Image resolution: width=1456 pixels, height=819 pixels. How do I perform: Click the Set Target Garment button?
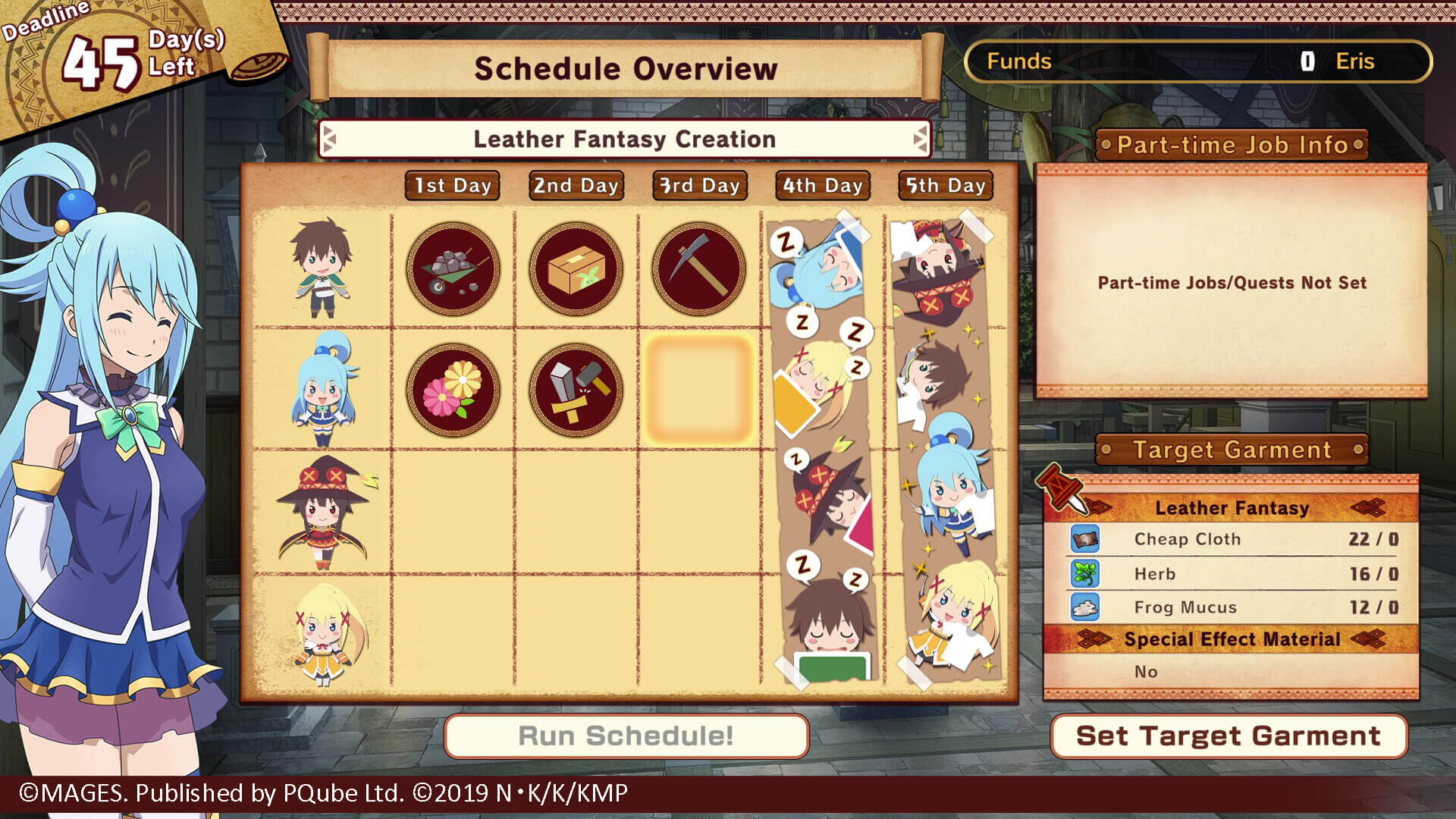[x=1228, y=736]
